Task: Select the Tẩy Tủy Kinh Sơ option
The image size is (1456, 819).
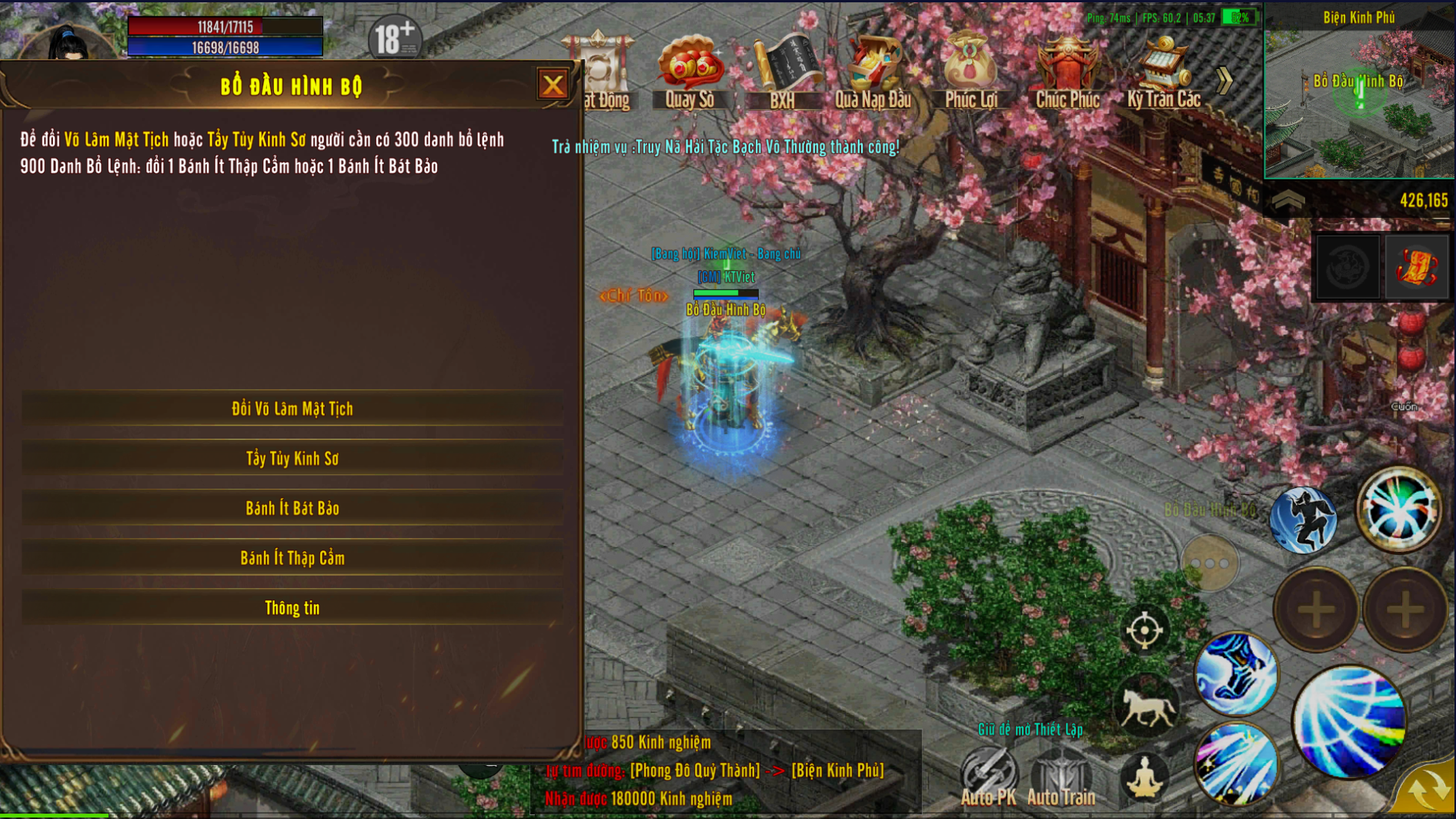Action: point(292,459)
